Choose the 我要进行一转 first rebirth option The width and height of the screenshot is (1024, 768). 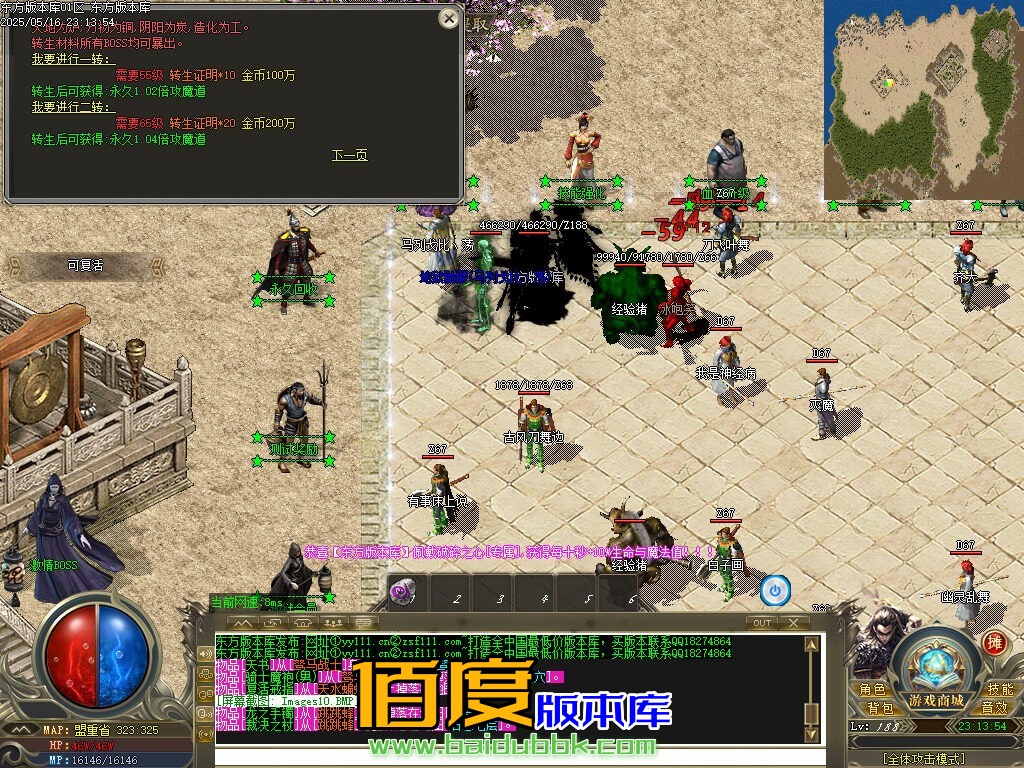point(59,59)
